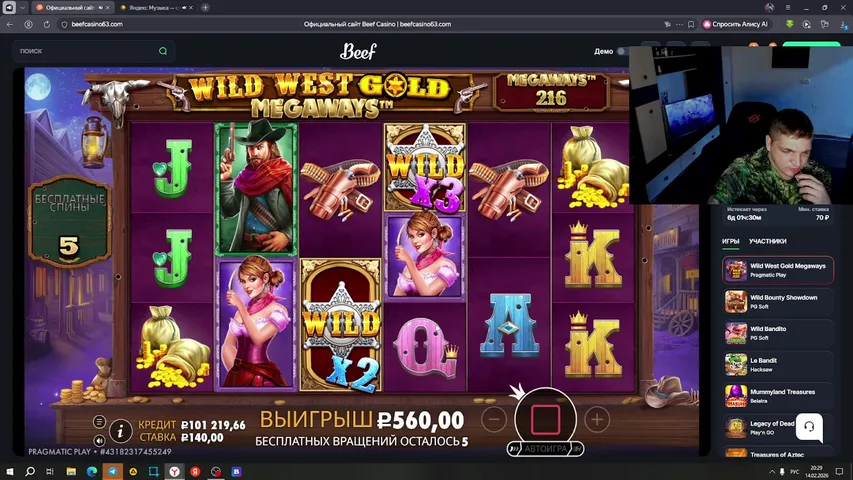This screenshot has width=853, height=480.
Task: Toggle the game sound speaker icon
Action: (99, 440)
